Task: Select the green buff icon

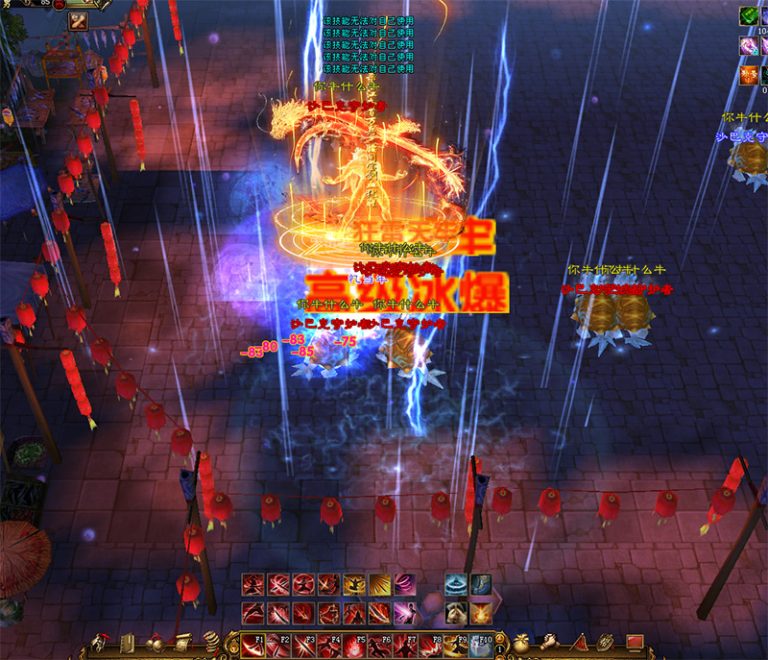Action: [x=748, y=16]
